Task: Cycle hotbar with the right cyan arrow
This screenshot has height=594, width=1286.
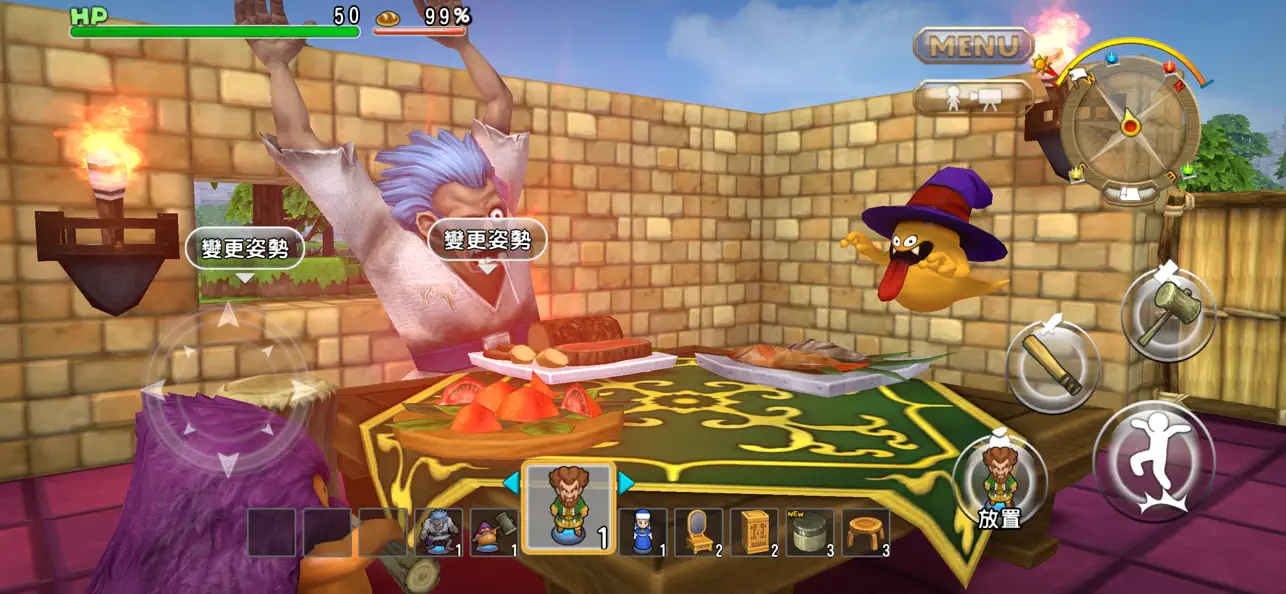Action: click(626, 484)
